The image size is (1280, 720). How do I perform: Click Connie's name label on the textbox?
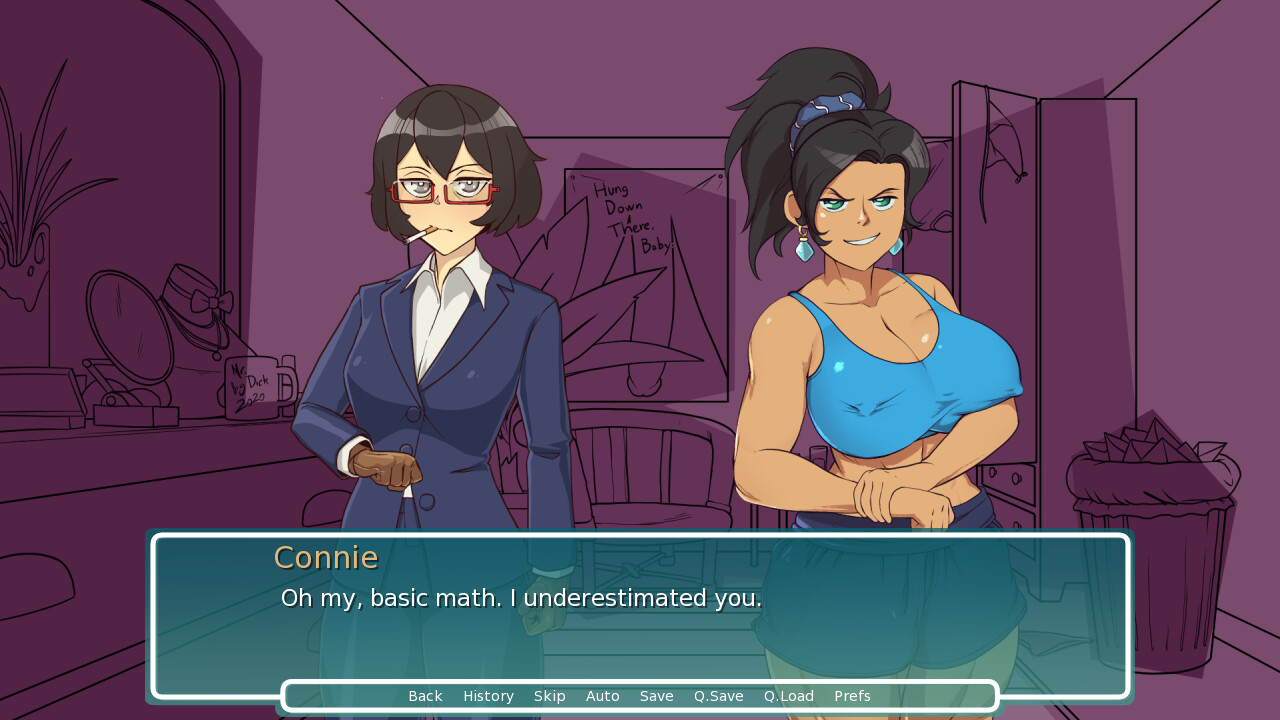(326, 557)
